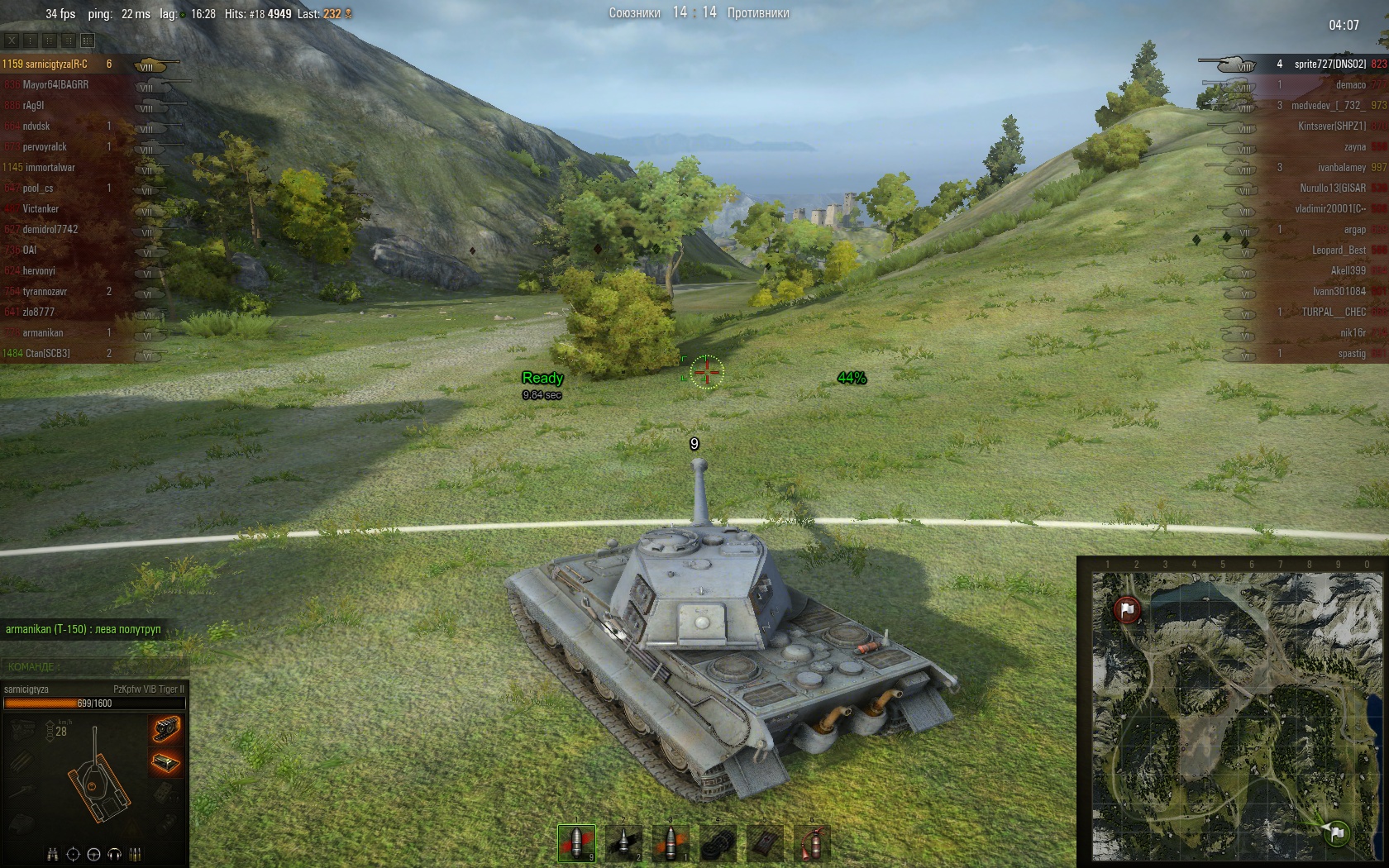Click the shells loader crew icon
The width and height of the screenshot is (1389, 868).
tap(136, 854)
